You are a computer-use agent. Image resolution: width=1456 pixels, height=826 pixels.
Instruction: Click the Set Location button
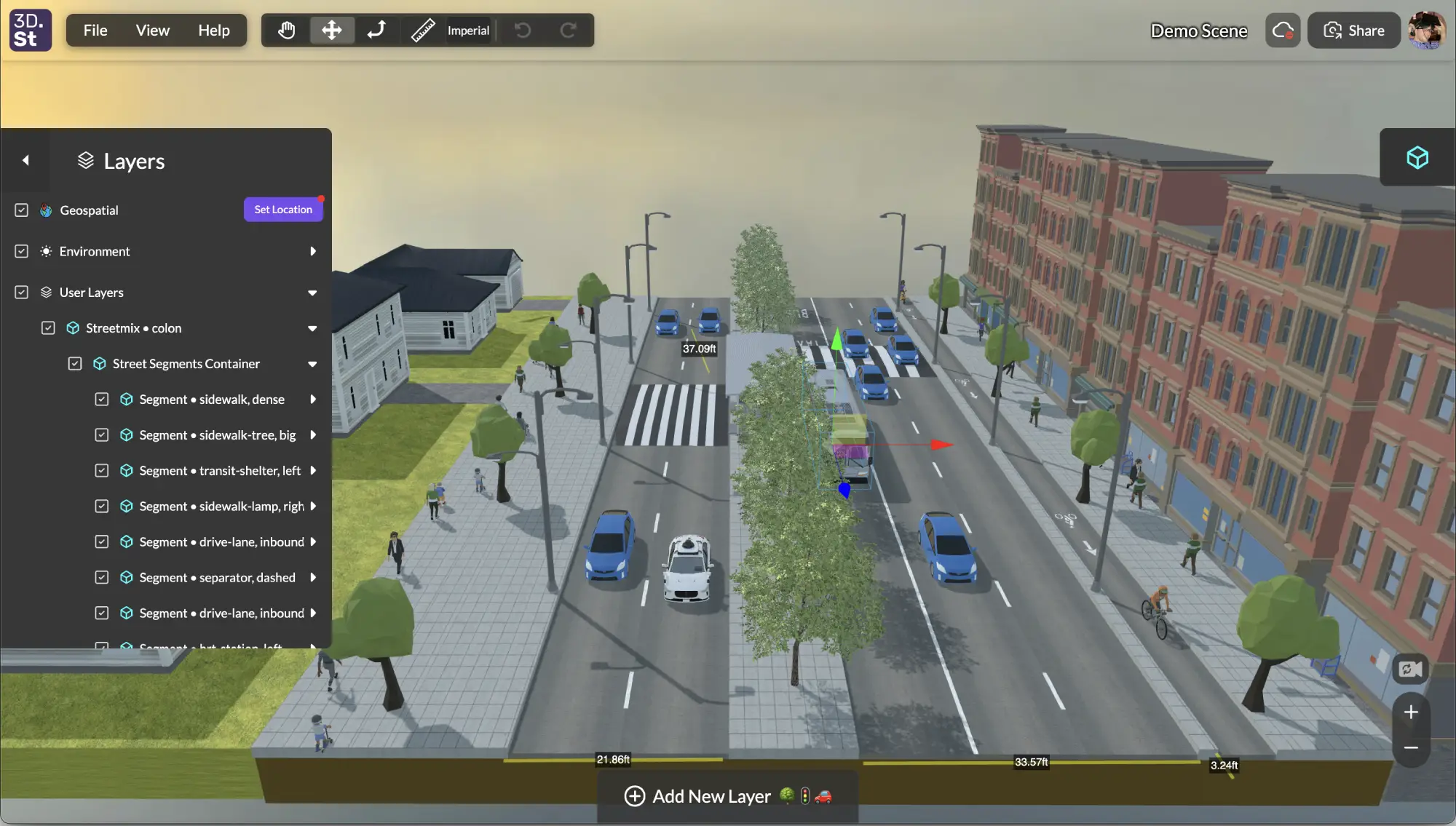[x=283, y=209]
